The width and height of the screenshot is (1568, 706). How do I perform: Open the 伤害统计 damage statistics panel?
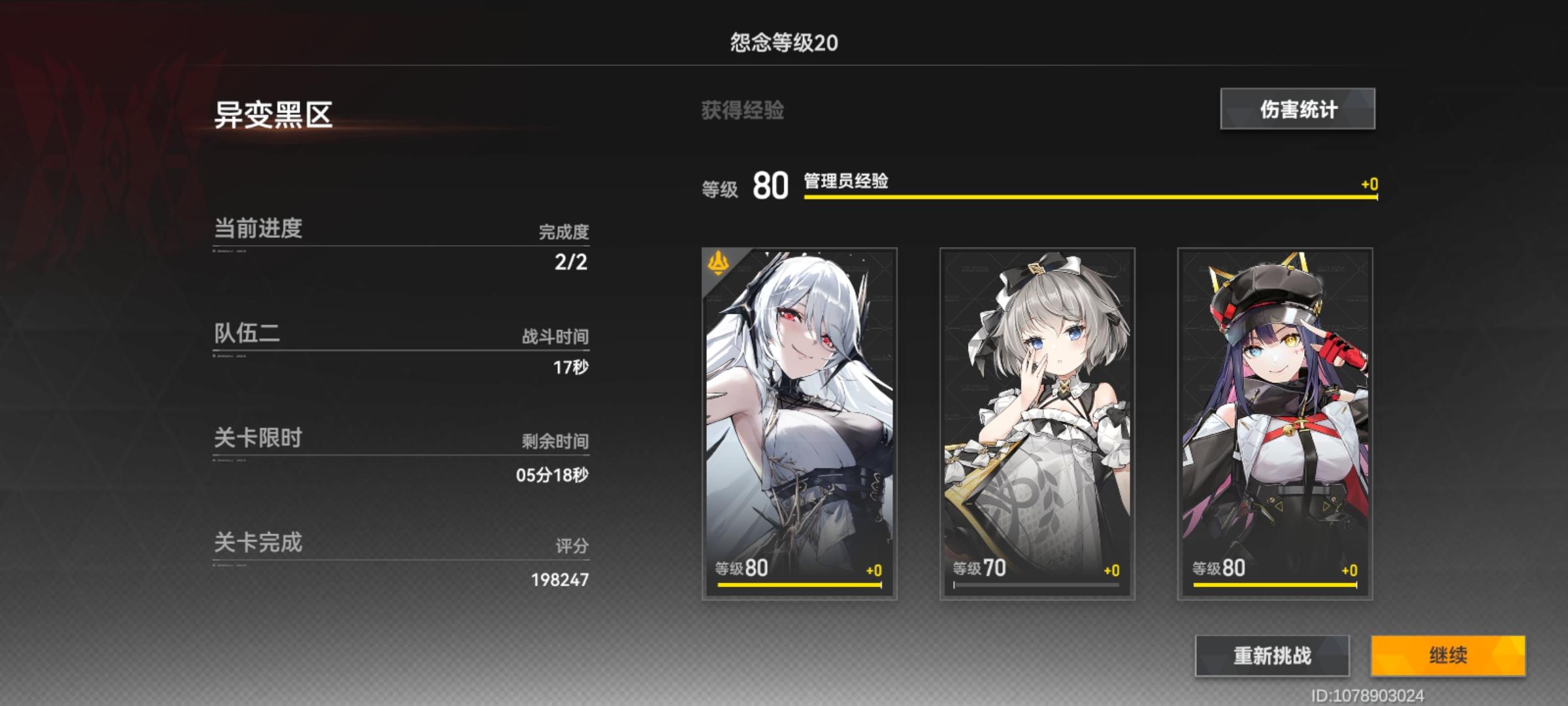1297,109
